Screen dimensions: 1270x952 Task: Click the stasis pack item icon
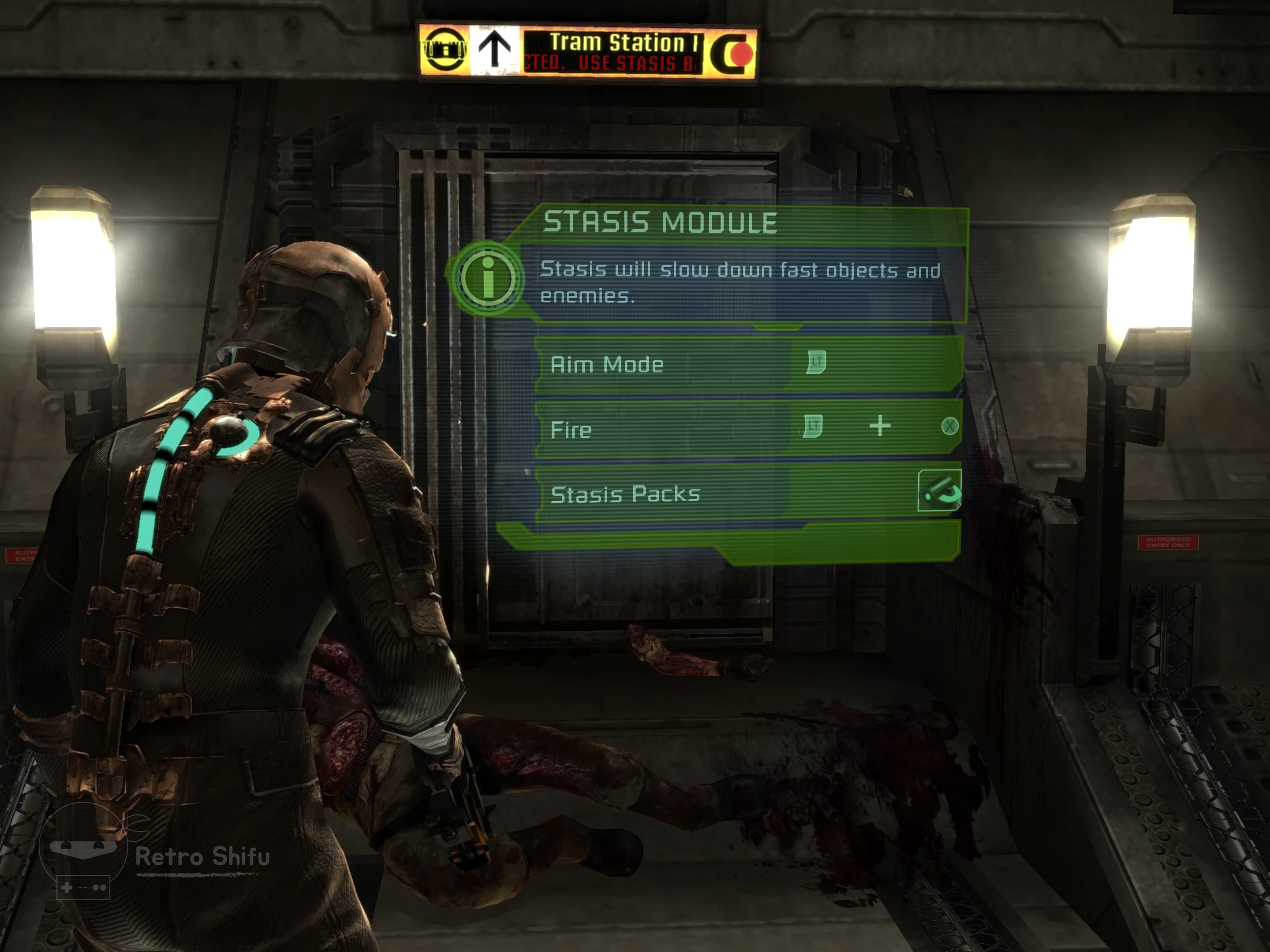939,491
